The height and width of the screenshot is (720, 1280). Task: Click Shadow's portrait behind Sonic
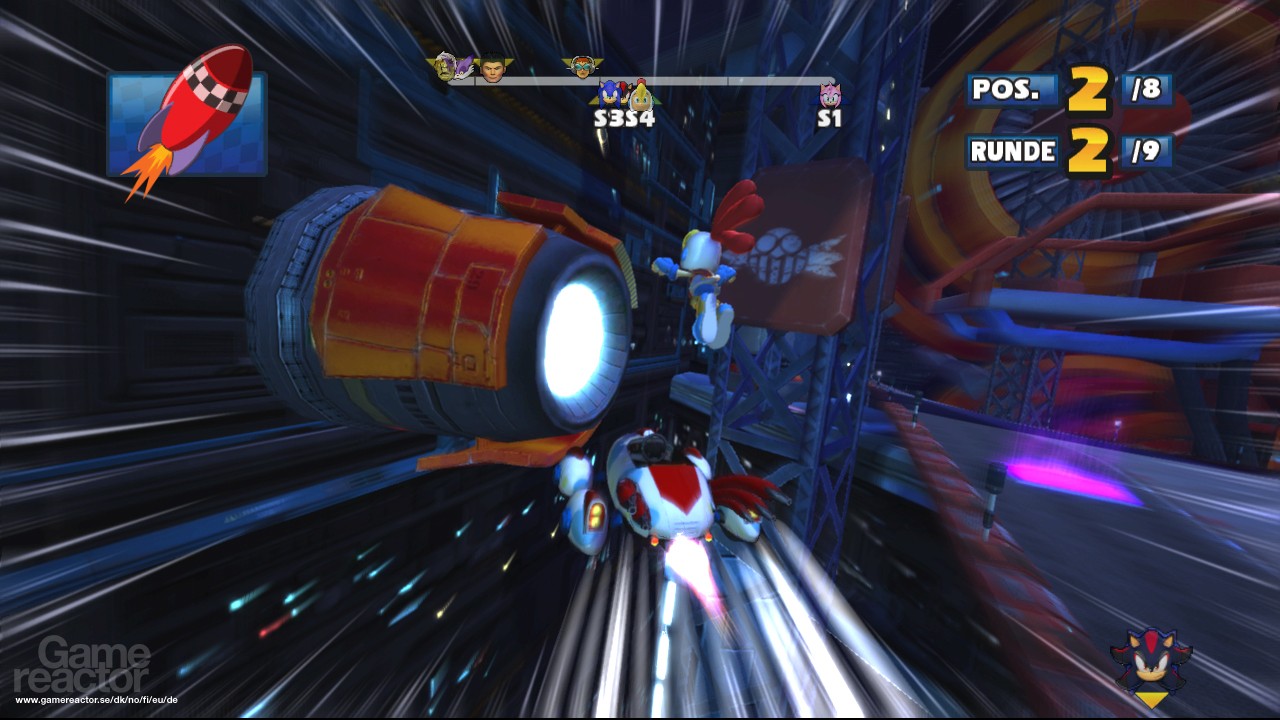(623, 88)
